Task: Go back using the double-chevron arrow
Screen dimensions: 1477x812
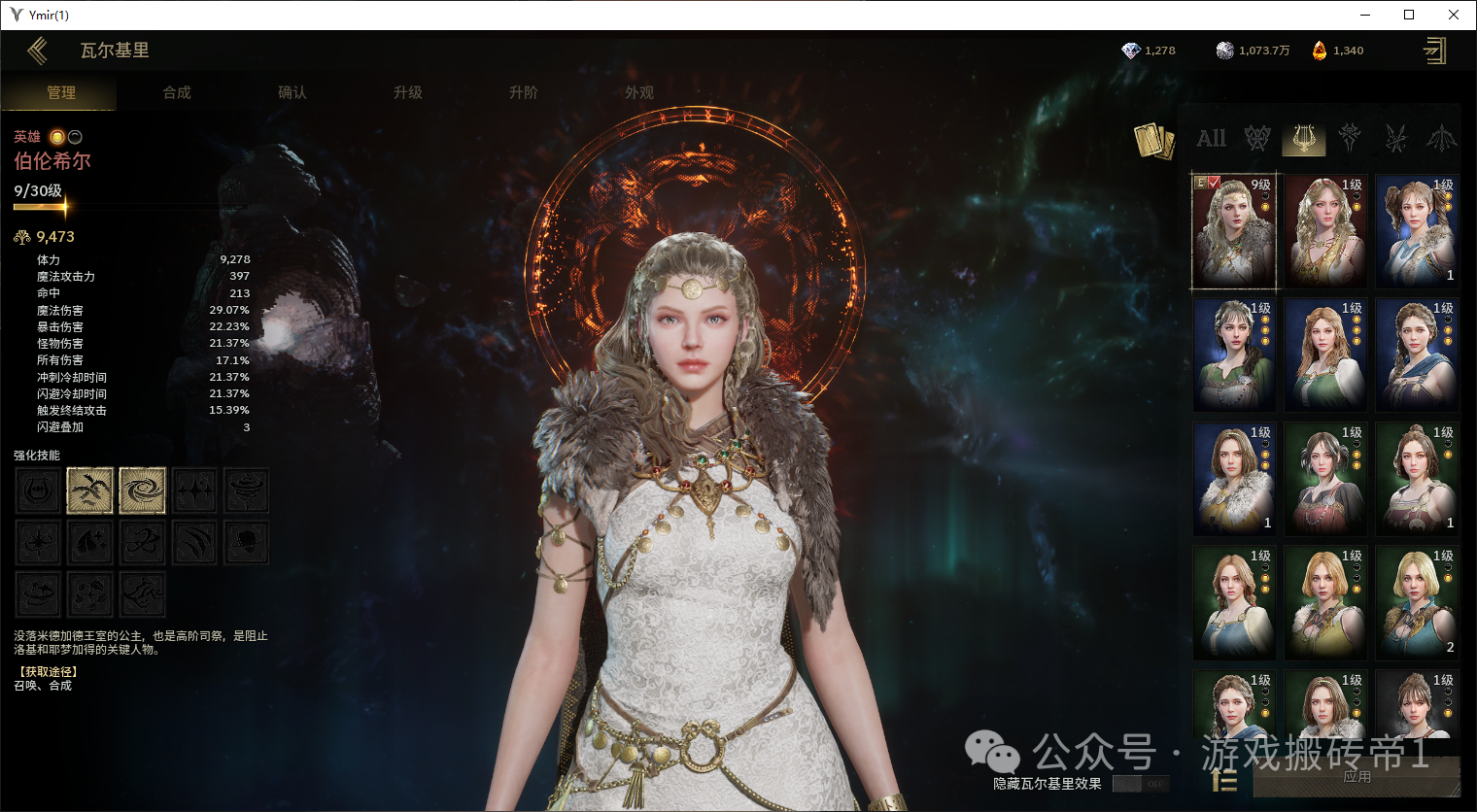Action: 38,51
